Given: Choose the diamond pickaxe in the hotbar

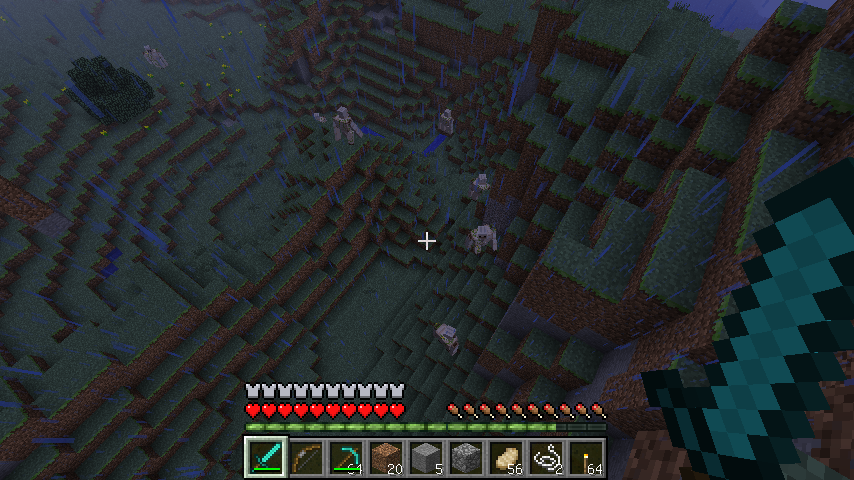Looking at the screenshot, I should coord(346,458).
